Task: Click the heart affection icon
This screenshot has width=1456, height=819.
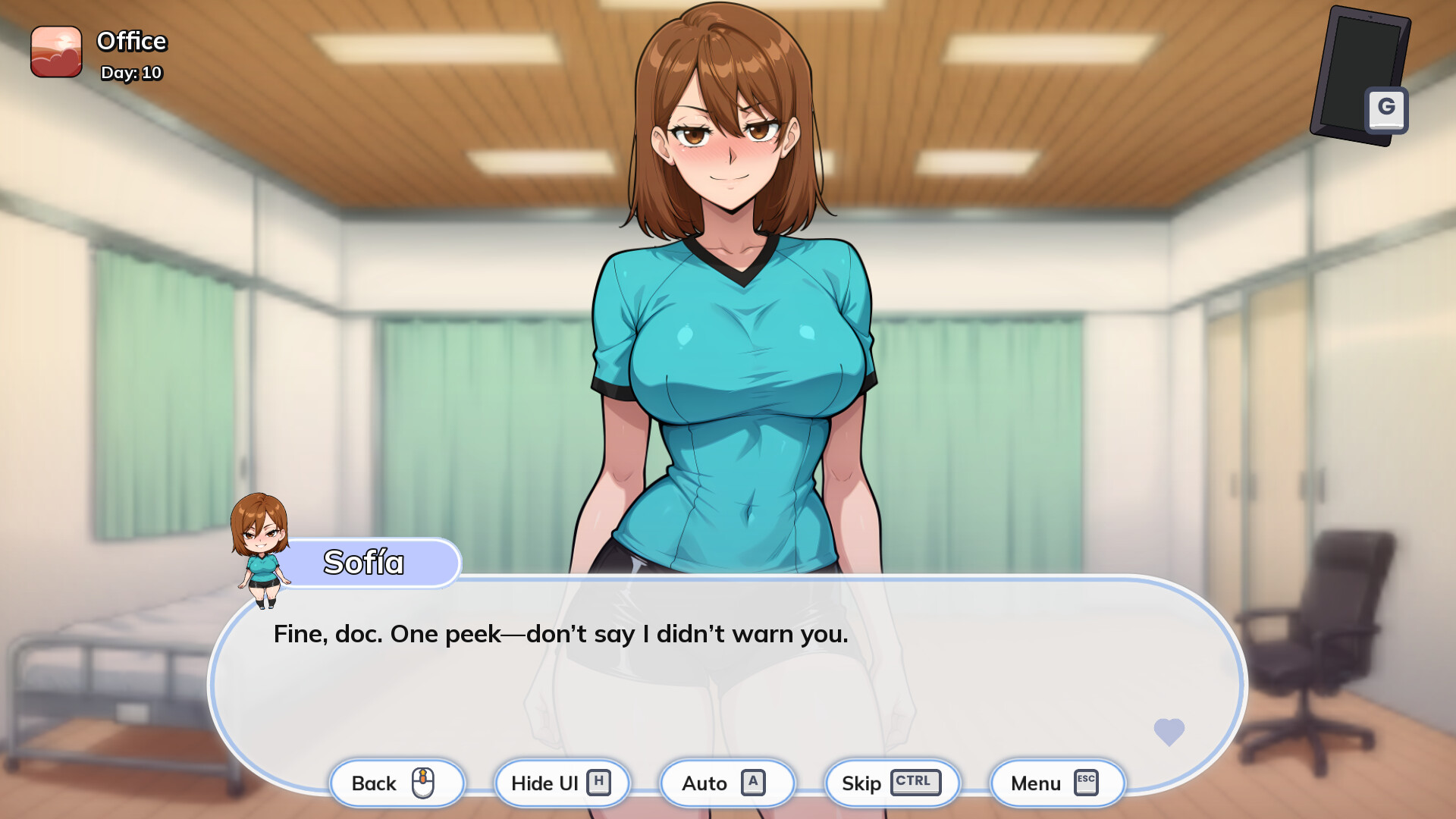Action: (x=1168, y=732)
